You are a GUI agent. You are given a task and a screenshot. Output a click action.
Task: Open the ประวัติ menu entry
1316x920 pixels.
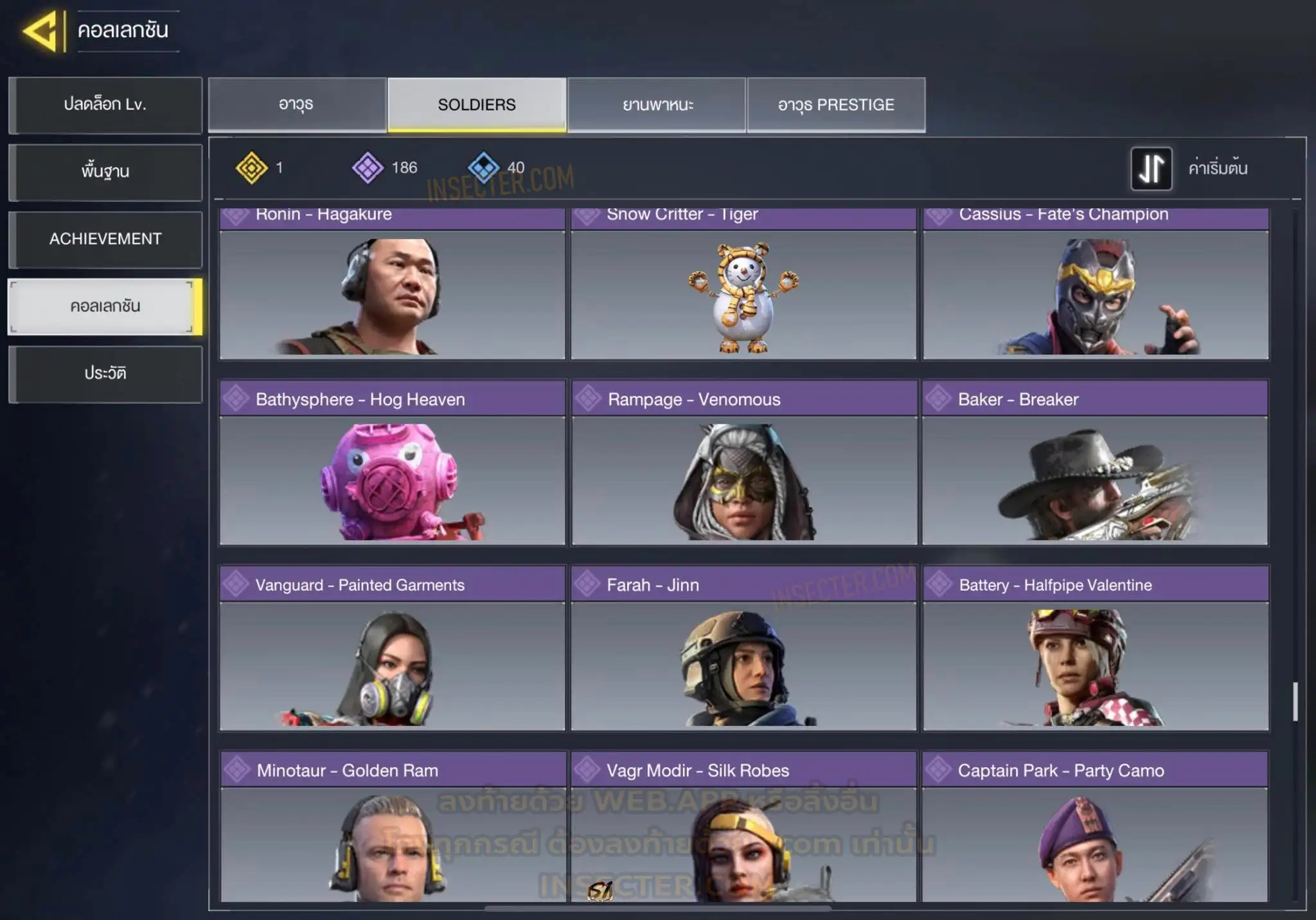(105, 374)
